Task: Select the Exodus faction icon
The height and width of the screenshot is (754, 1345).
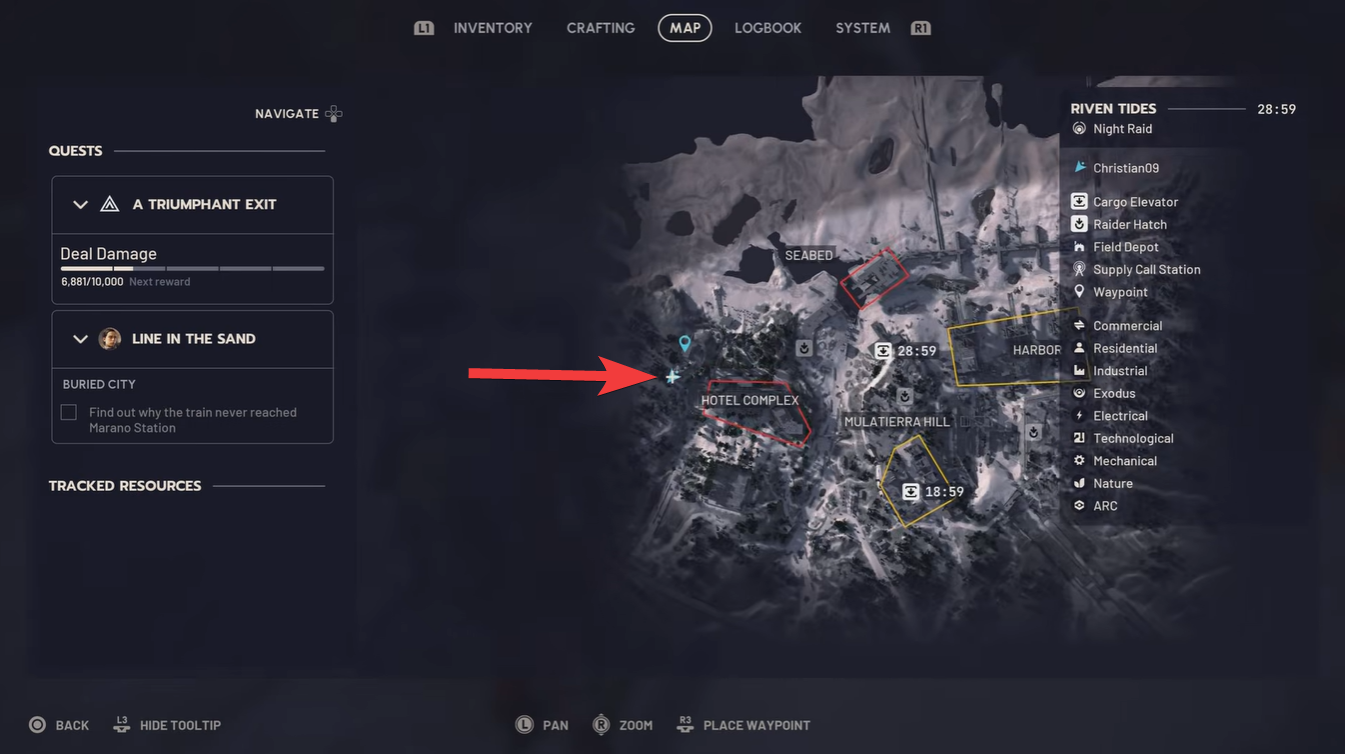Action: pyautogui.click(x=1078, y=393)
